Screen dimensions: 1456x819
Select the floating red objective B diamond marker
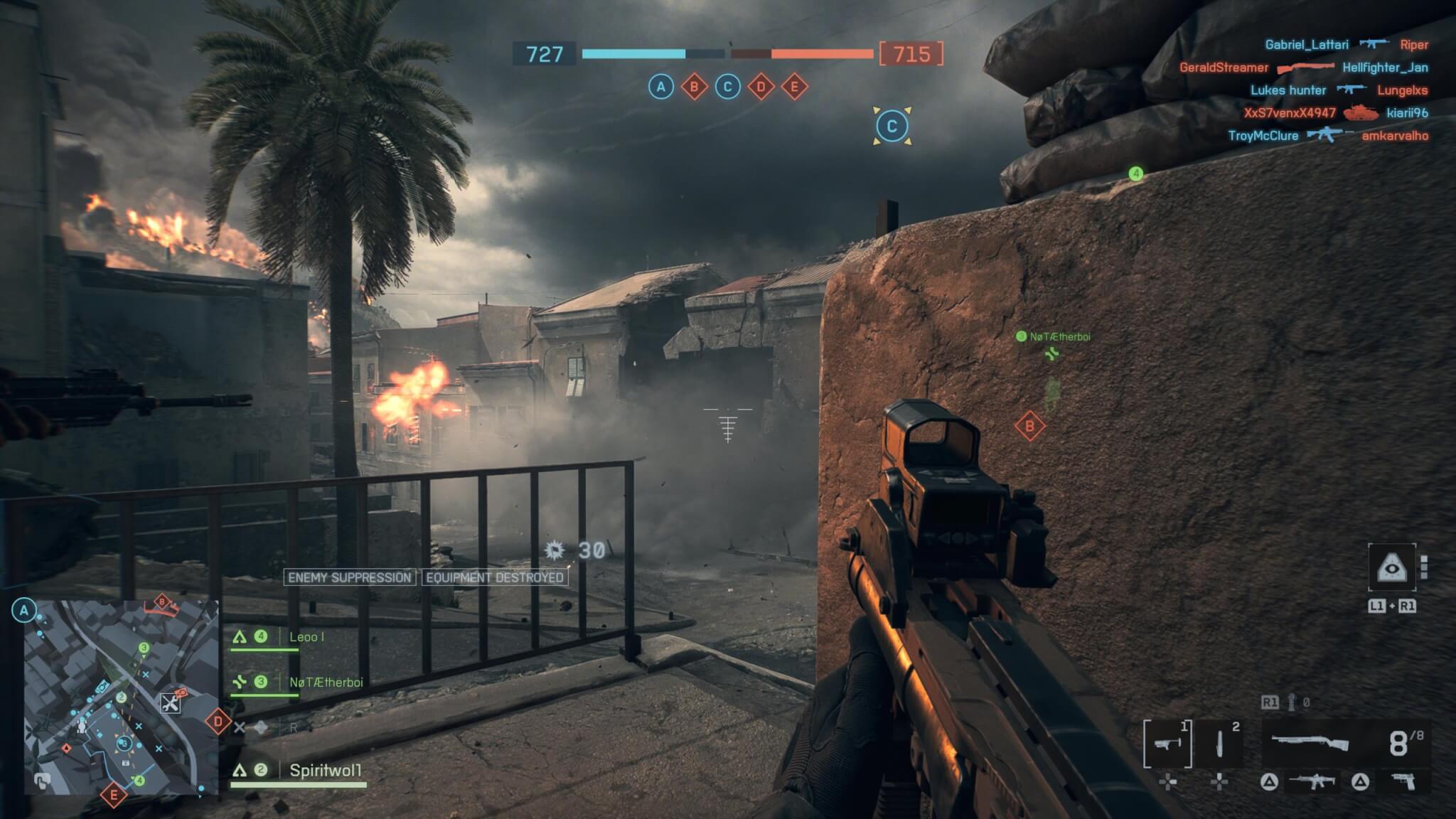tap(1029, 427)
